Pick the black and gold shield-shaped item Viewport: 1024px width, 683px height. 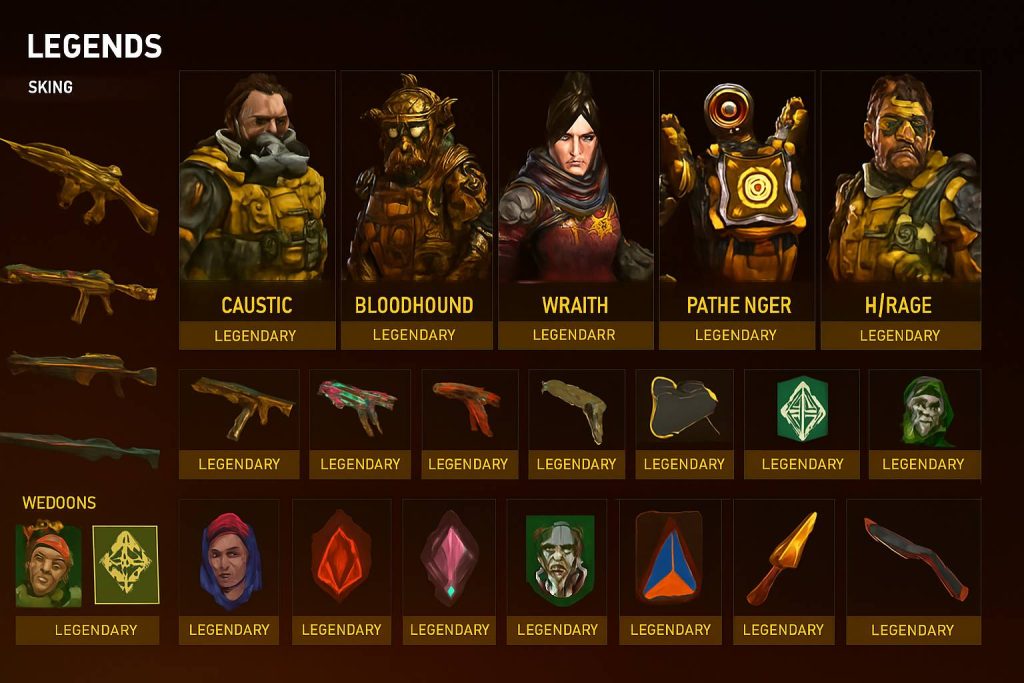point(684,412)
